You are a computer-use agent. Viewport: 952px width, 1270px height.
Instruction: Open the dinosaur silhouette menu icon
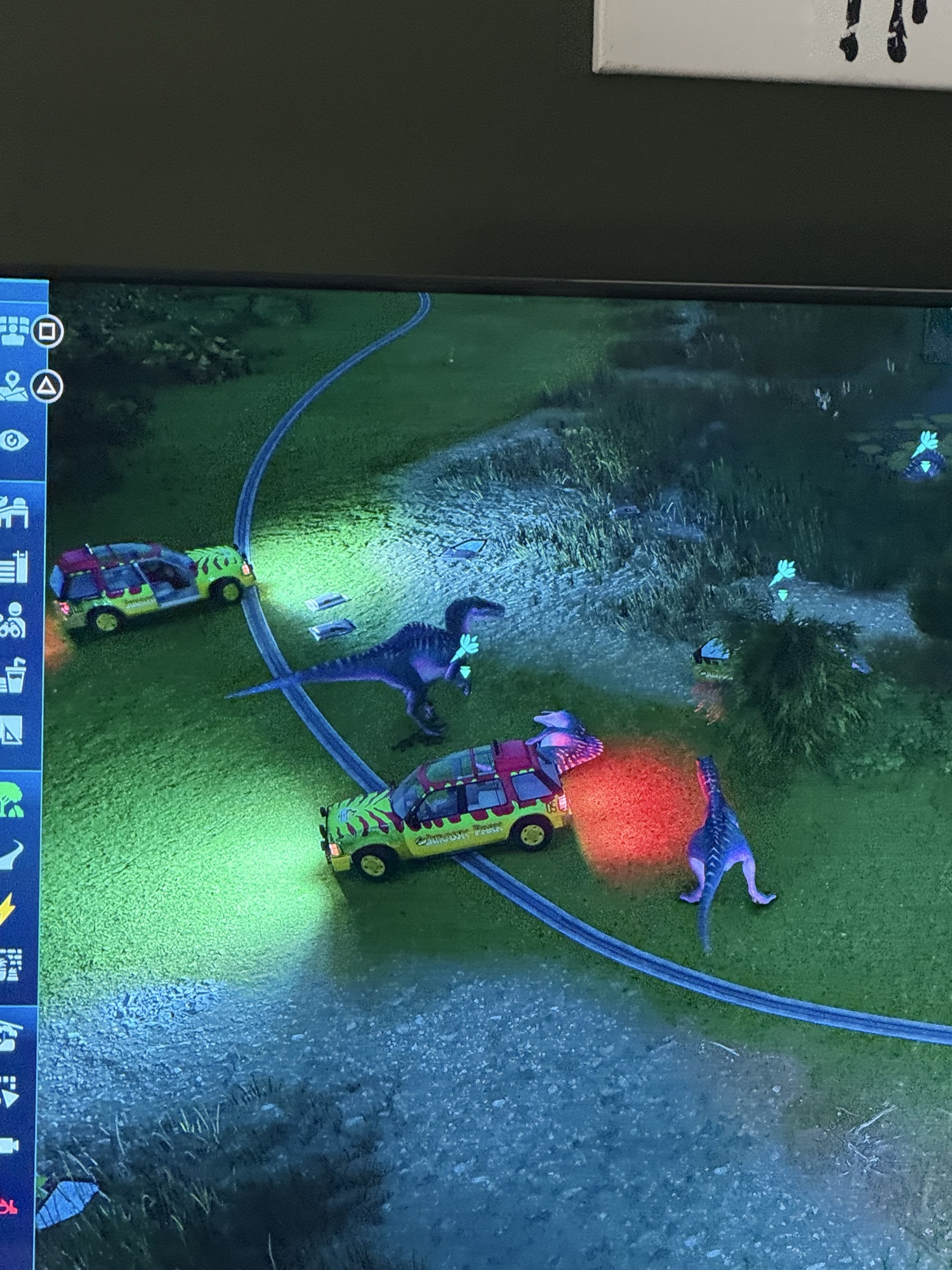(10, 855)
